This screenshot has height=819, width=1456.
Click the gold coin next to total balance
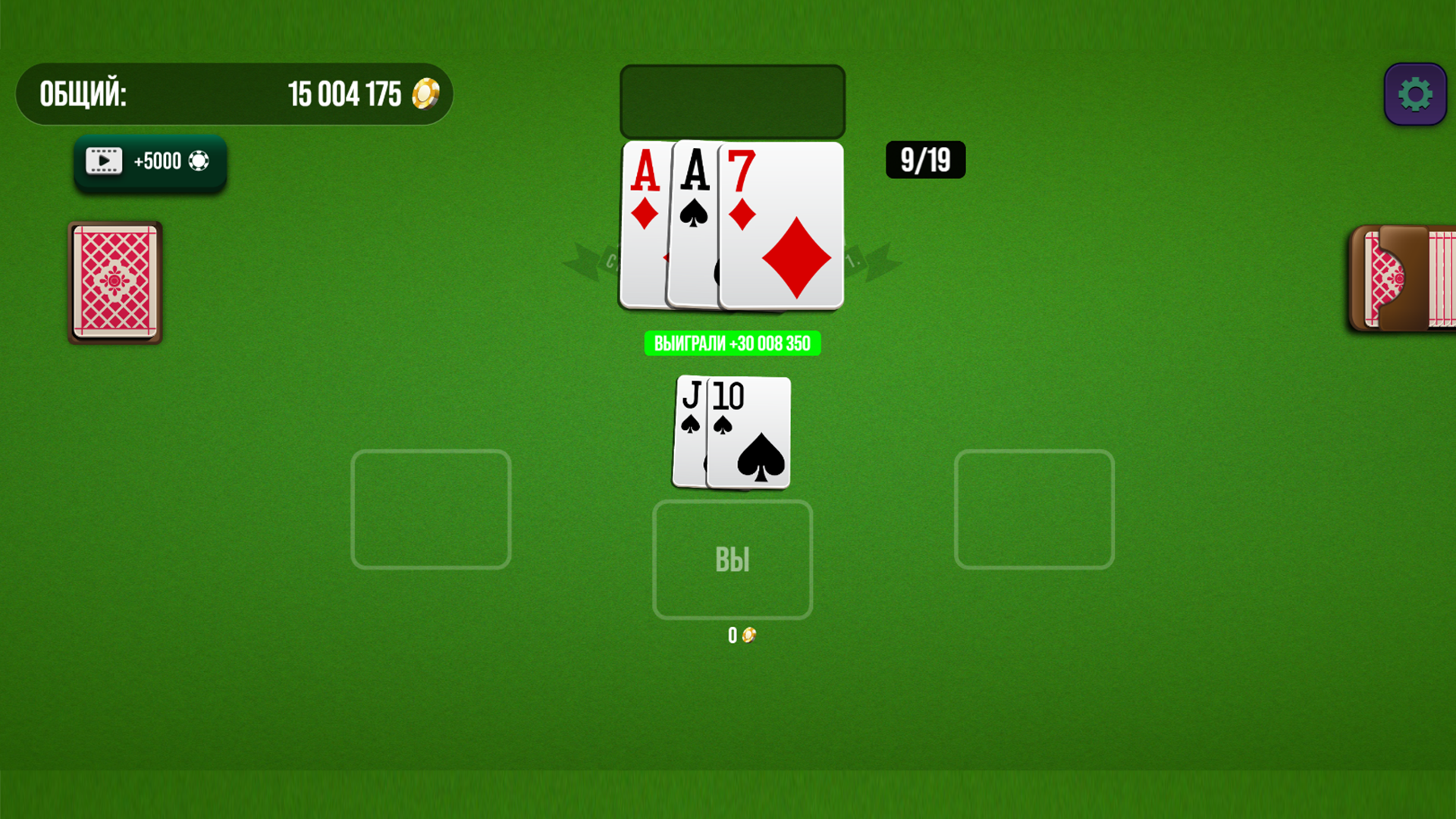(425, 94)
